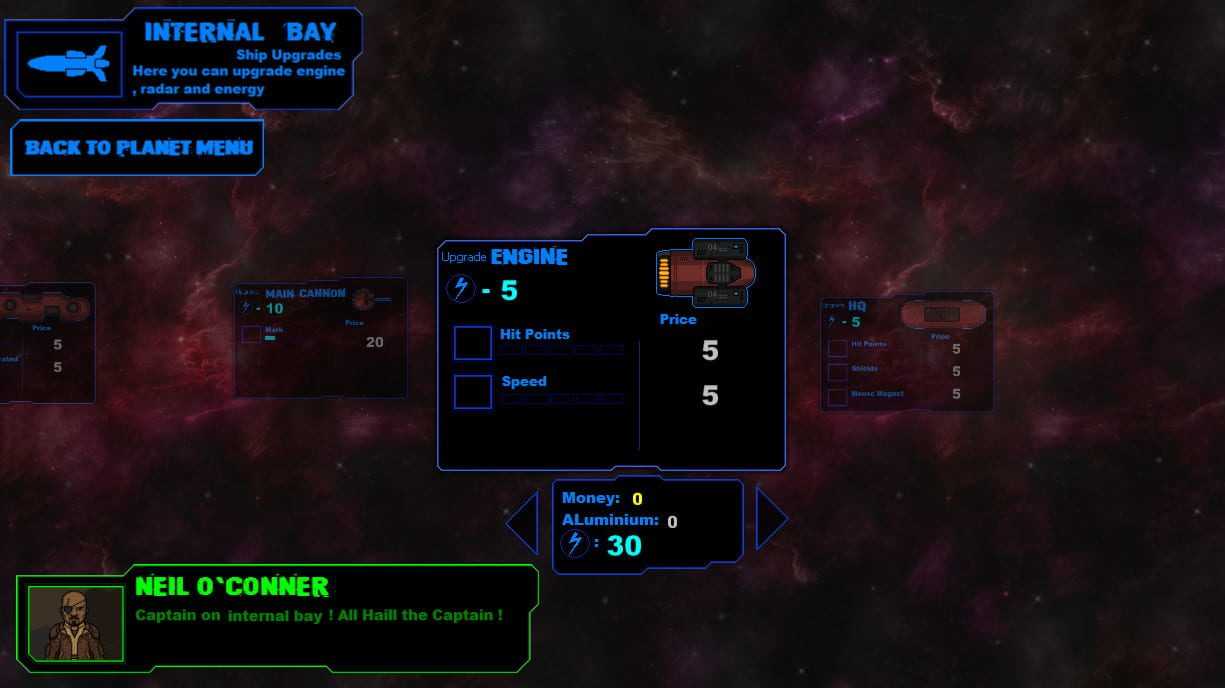Go back to planet menu
1225x688 pixels.
click(x=137, y=148)
